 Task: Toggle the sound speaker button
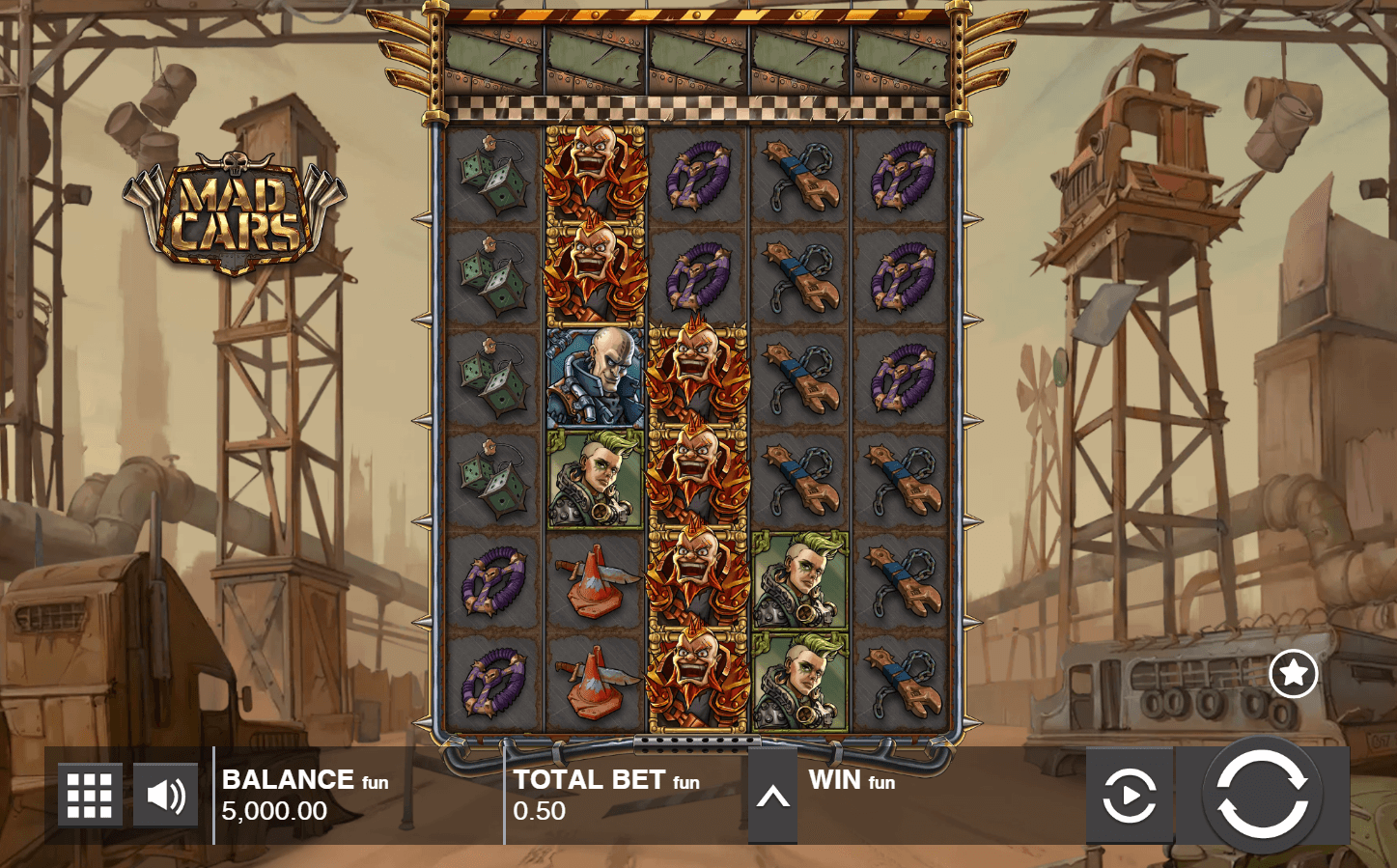point(165,795)
